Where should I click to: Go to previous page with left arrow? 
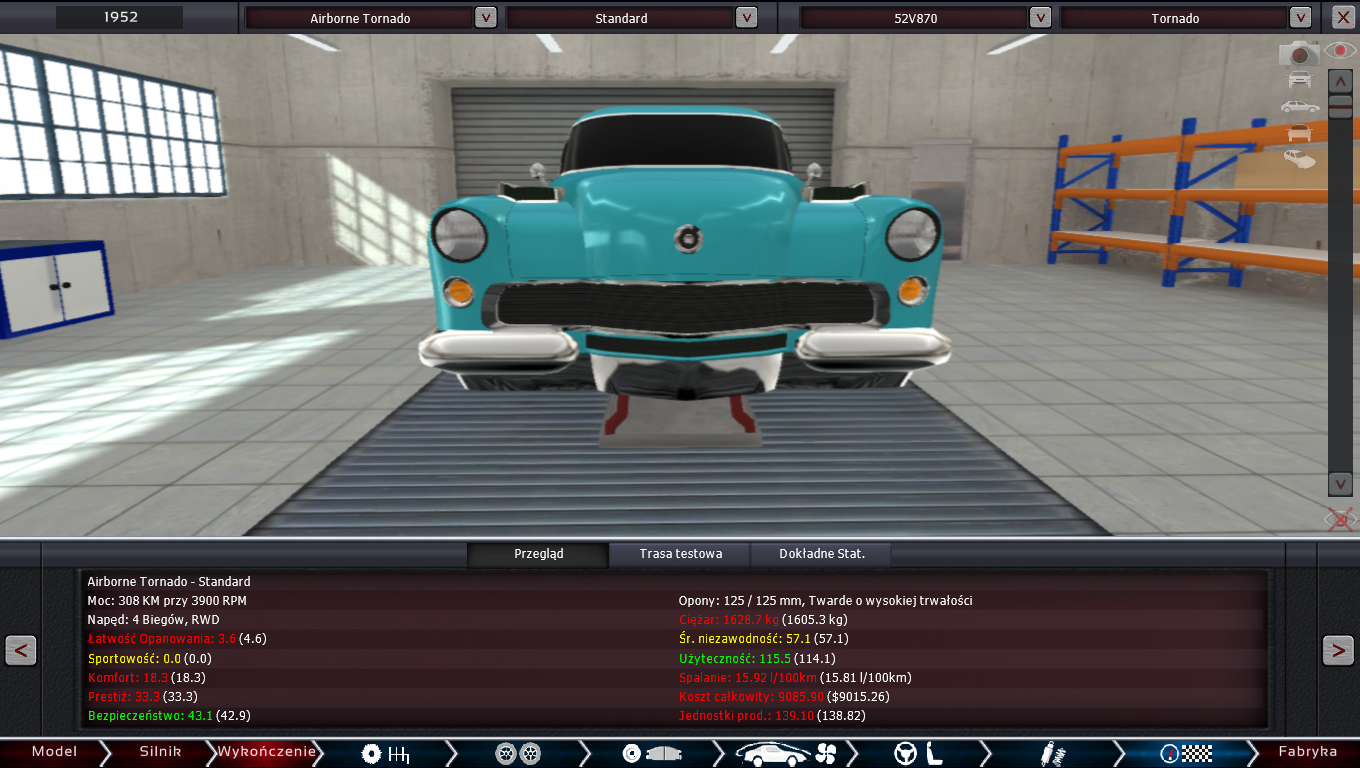coord(21,650)
